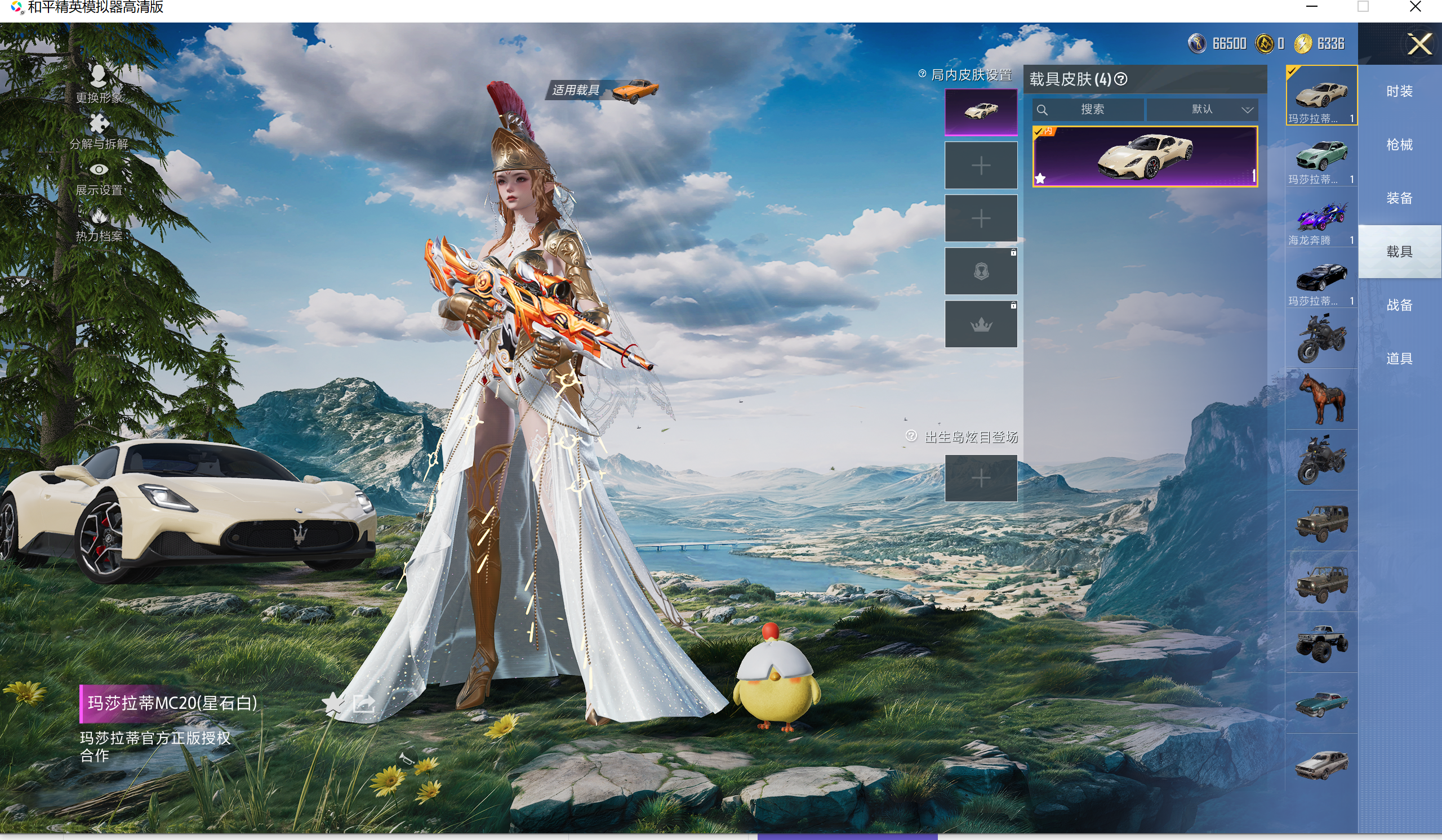This screenshot has height=840, width=1442.
Task: Open the 默认 sort dropdown
Action: tap(1202, 109)
